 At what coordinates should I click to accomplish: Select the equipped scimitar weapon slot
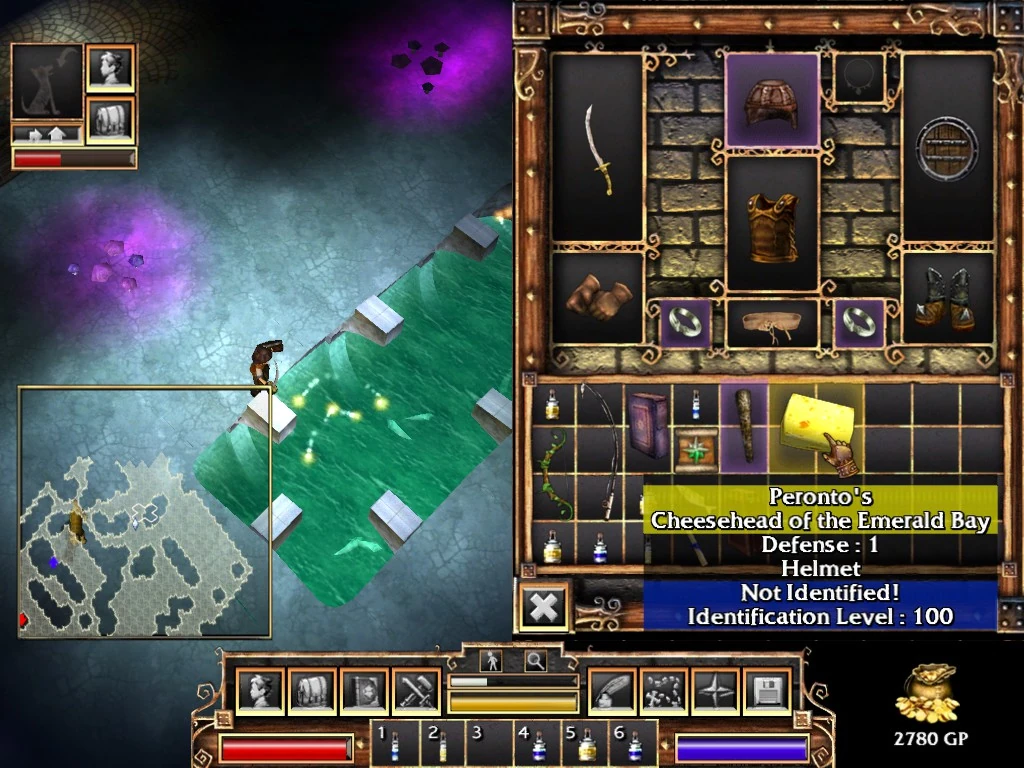(598, 147)
